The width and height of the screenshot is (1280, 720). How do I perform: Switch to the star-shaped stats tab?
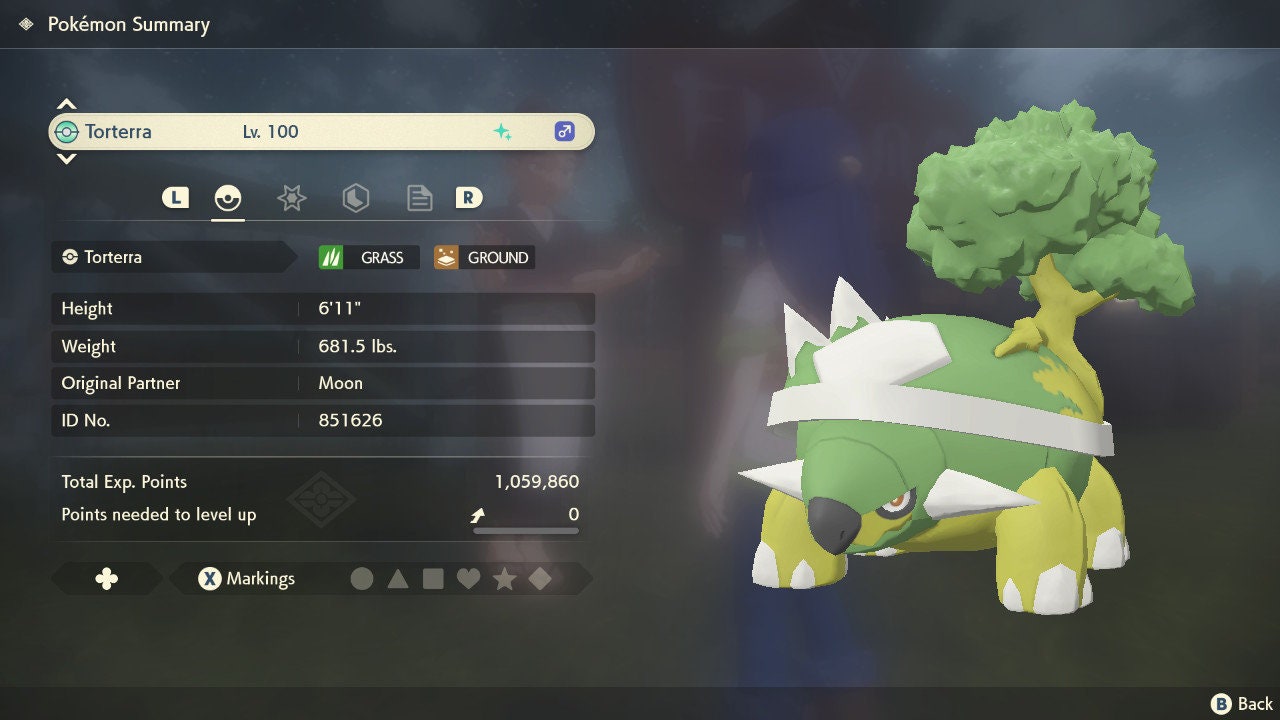291,198
